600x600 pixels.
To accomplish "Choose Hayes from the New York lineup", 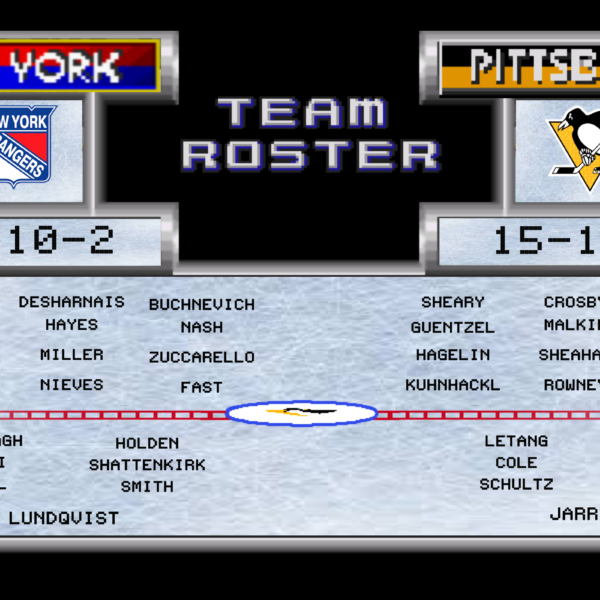I will tap(72, 325).
